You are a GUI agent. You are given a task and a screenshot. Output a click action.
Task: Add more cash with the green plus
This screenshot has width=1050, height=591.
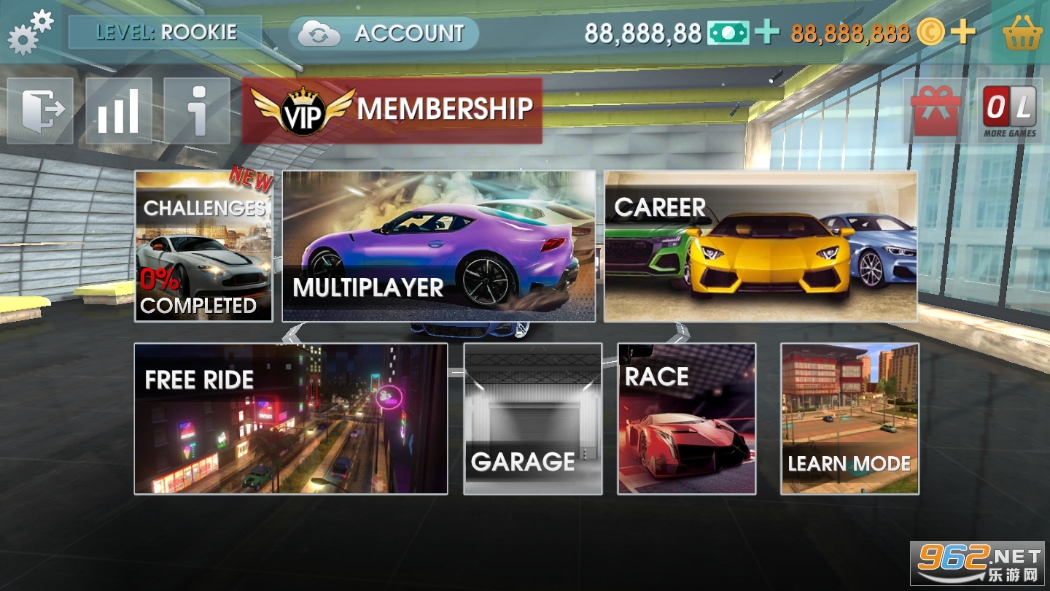(767, 33)
